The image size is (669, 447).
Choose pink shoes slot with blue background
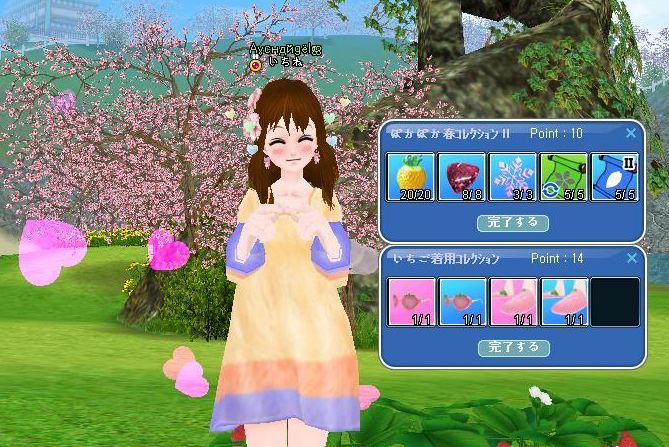[x=564, y=302]
